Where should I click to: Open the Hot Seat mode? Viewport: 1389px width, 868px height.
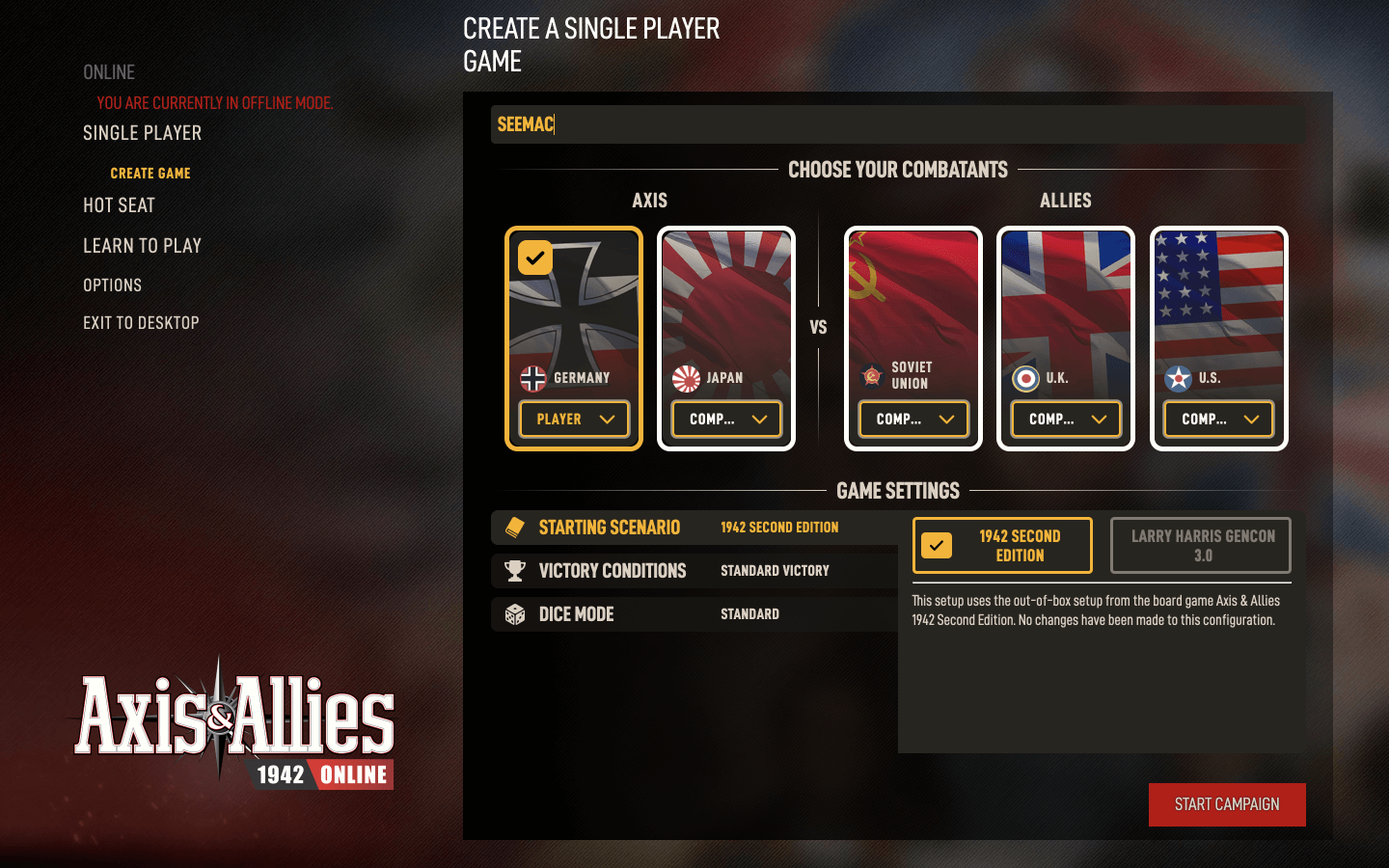coord(119,205)
